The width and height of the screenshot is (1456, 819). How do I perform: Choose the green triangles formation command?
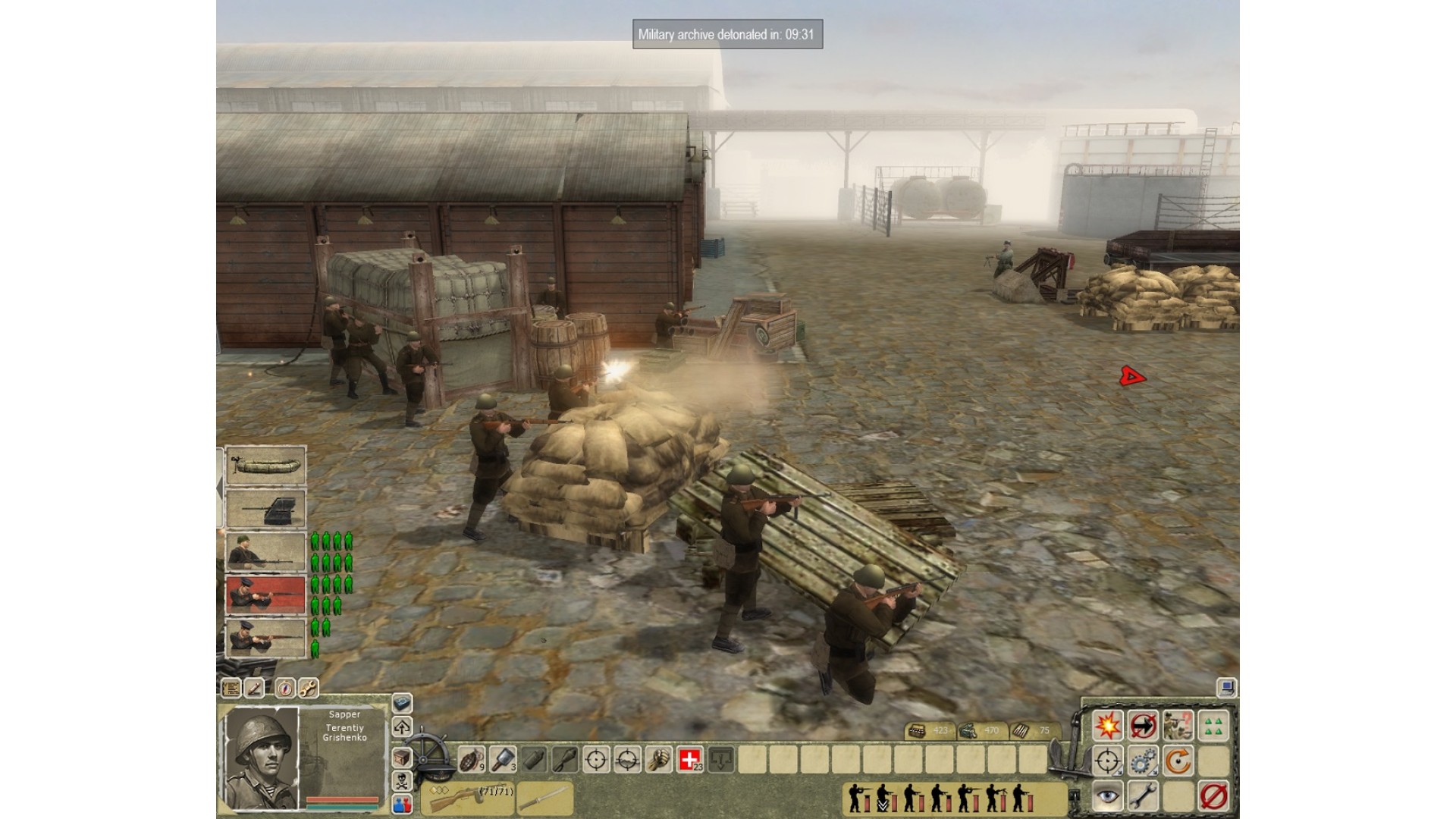click(x=1213, y=726)
